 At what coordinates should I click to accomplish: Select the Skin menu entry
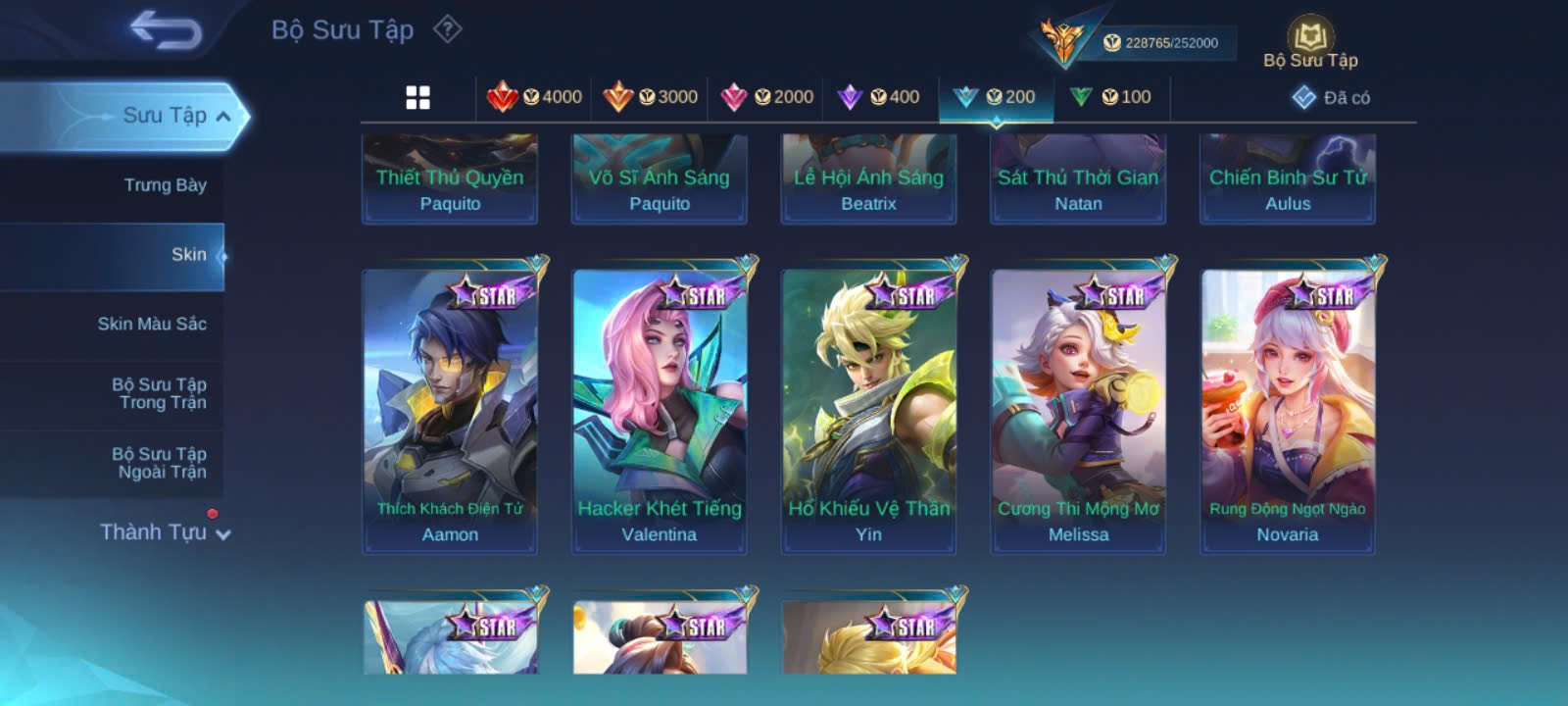(x=188, y=255)
